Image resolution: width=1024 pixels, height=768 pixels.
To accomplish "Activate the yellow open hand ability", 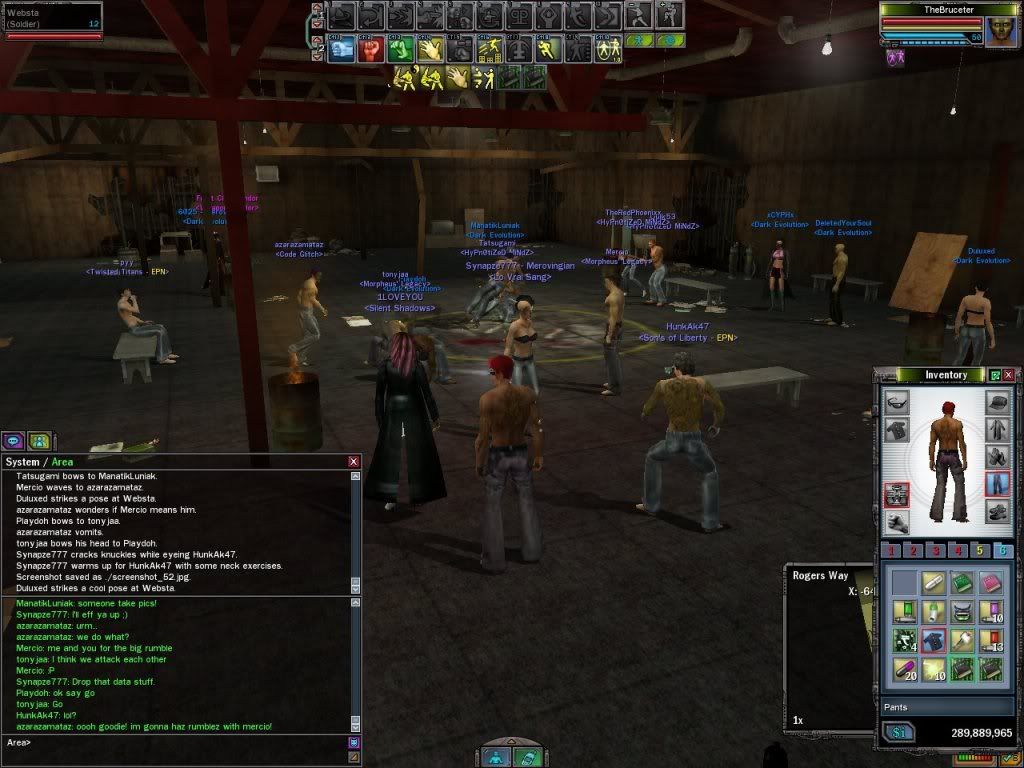I will 431,48.
